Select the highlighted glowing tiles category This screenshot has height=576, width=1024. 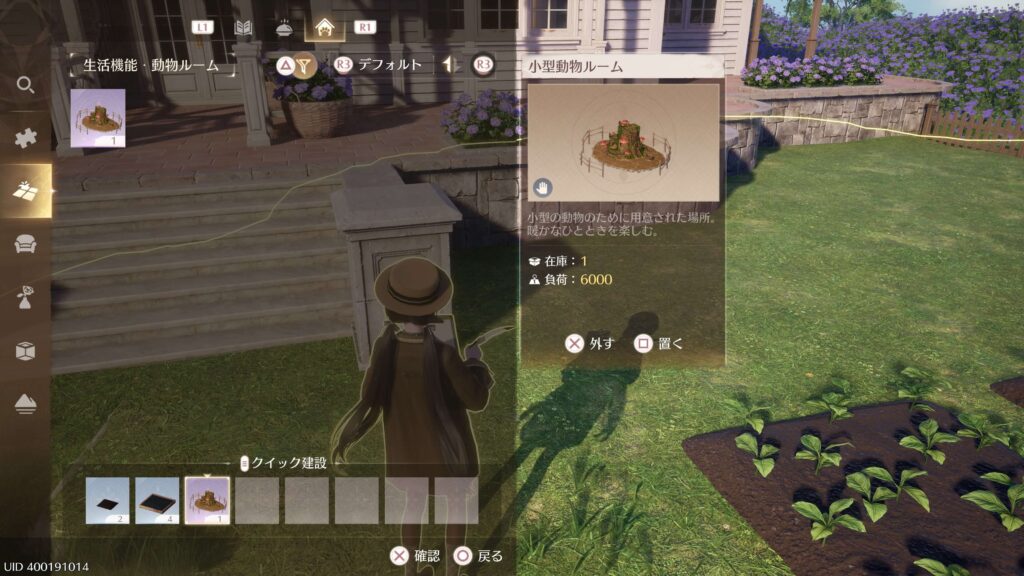(x=26, y=191)
